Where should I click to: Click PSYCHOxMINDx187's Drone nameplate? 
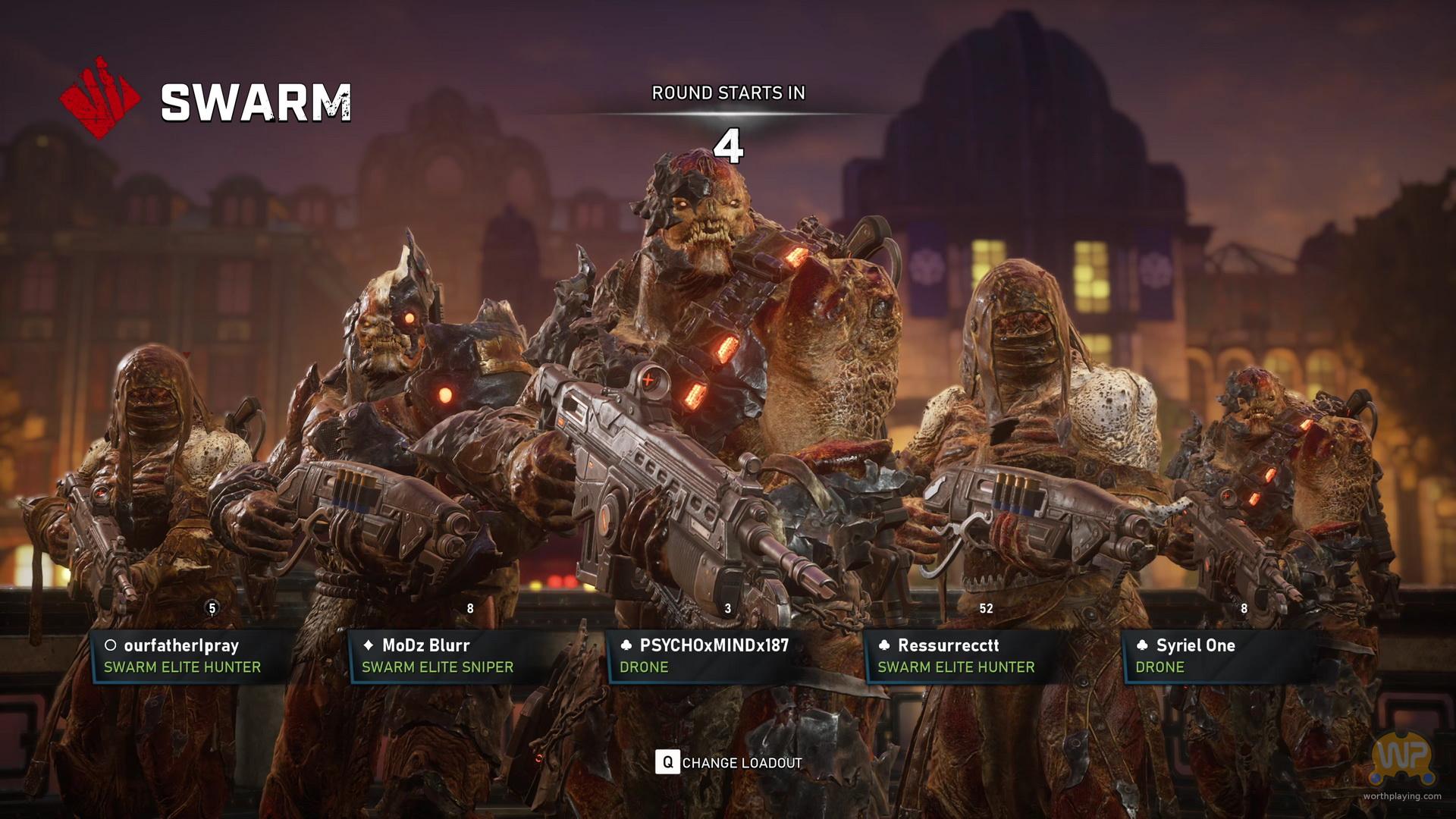pos(705,656)
